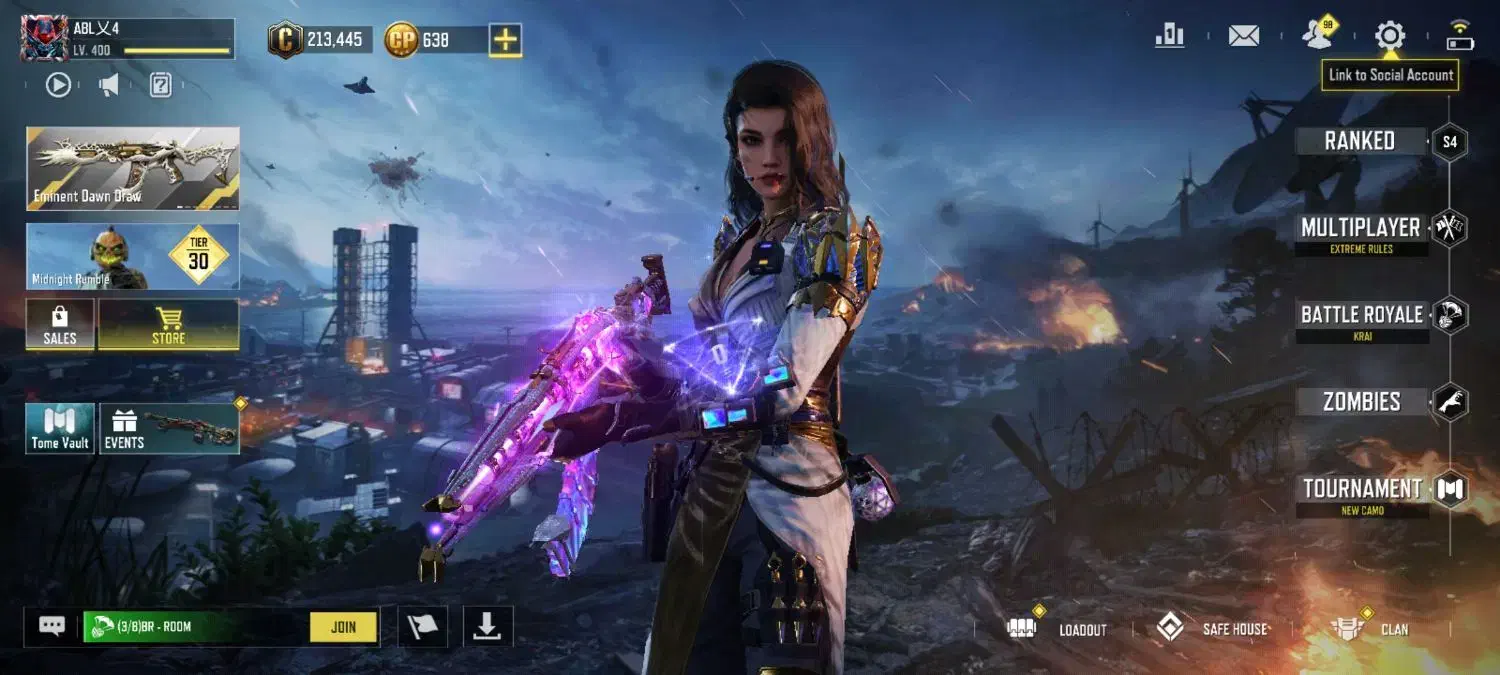Go to the Store
Image resolution: width=1500 pixels, height=675 pixels.
(168, 326)
